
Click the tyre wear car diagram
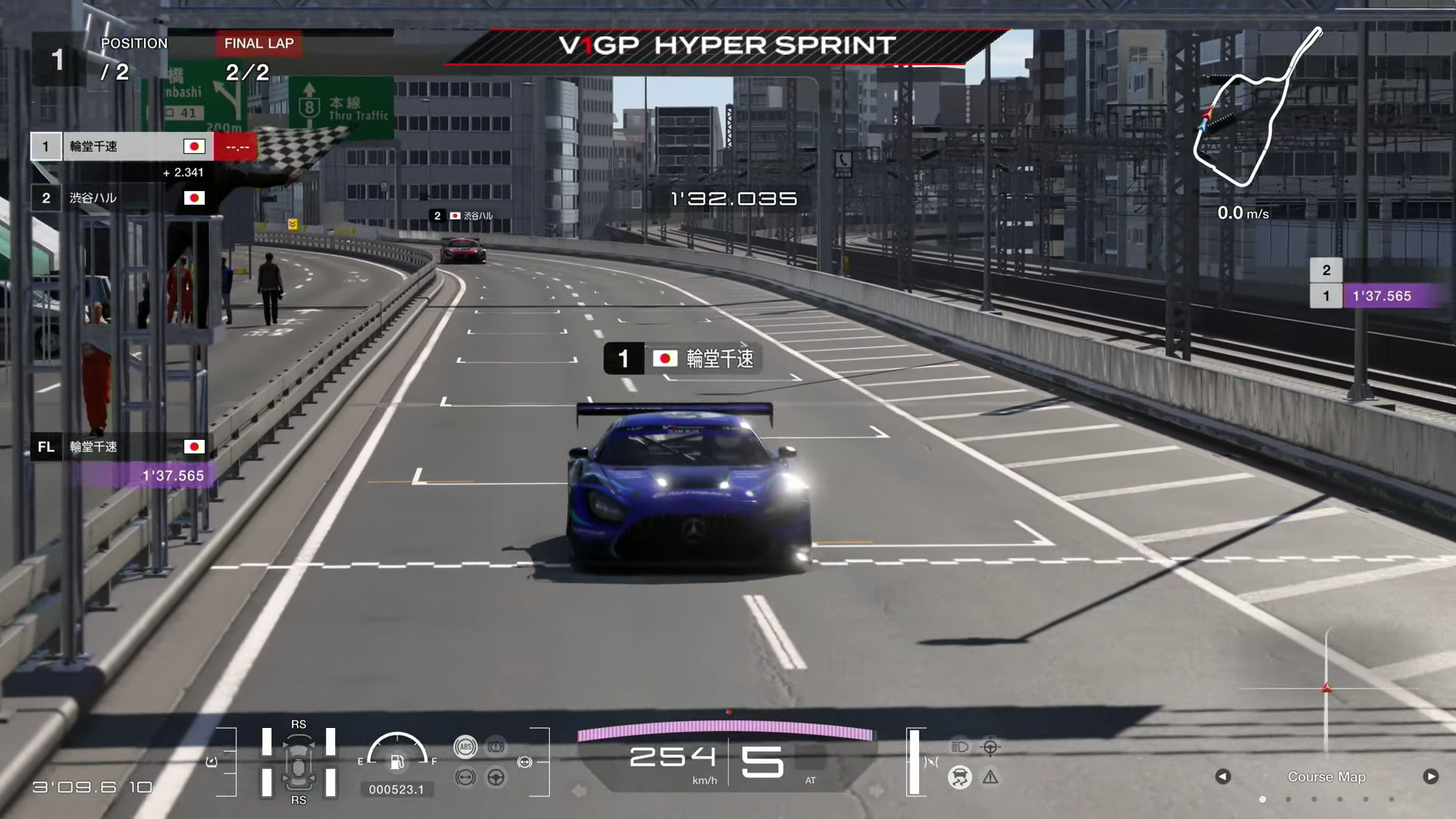point(299,762)
